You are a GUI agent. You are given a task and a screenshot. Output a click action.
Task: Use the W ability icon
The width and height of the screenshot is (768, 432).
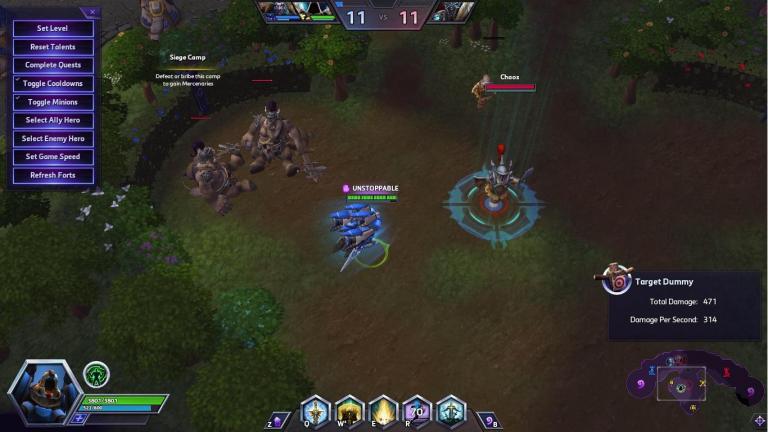pyautogui.click(x=349, y=411)
